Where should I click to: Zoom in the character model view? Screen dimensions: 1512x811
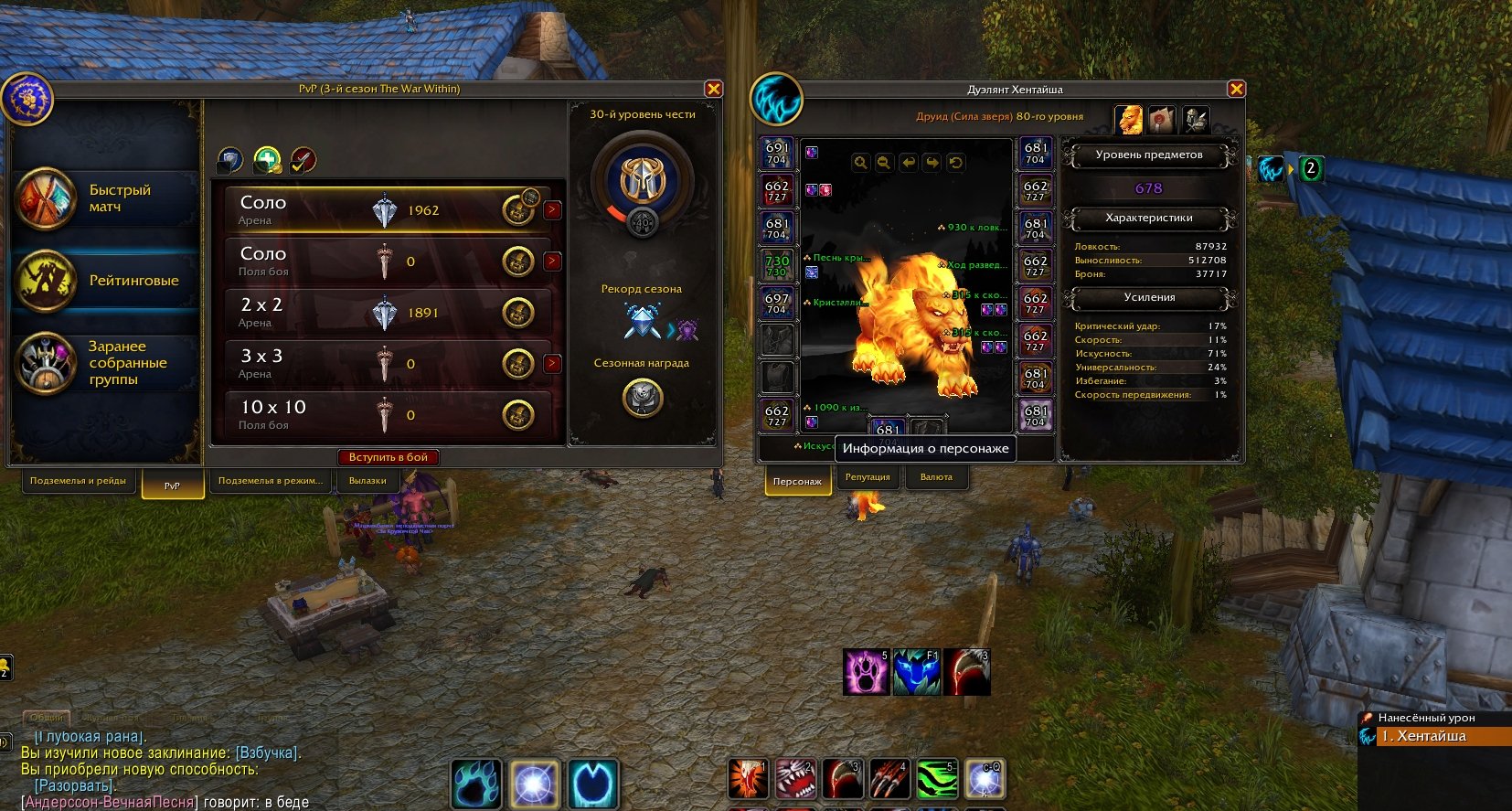[860, 163]
